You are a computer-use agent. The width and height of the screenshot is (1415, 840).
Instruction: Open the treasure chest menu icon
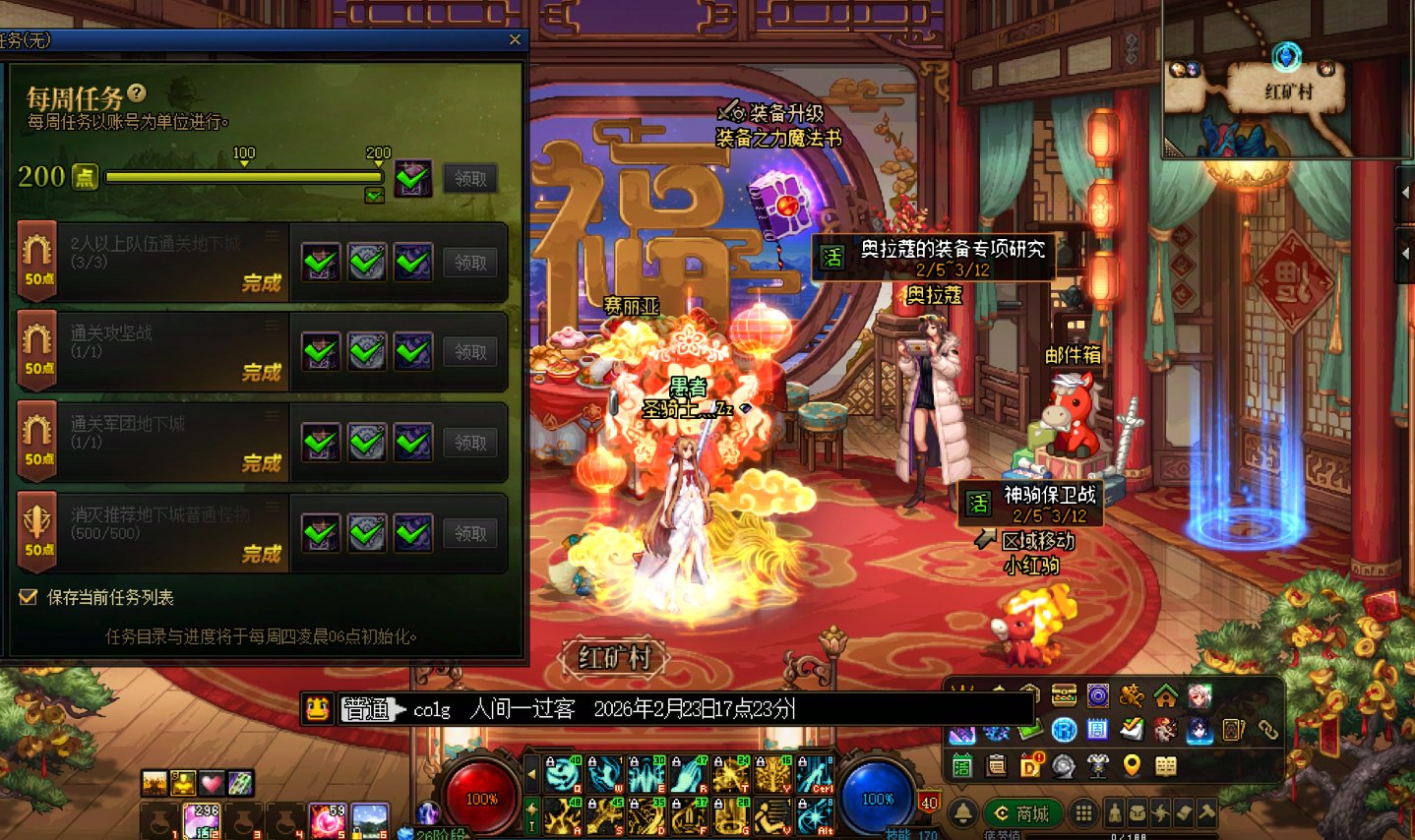tap(1064, 696)
